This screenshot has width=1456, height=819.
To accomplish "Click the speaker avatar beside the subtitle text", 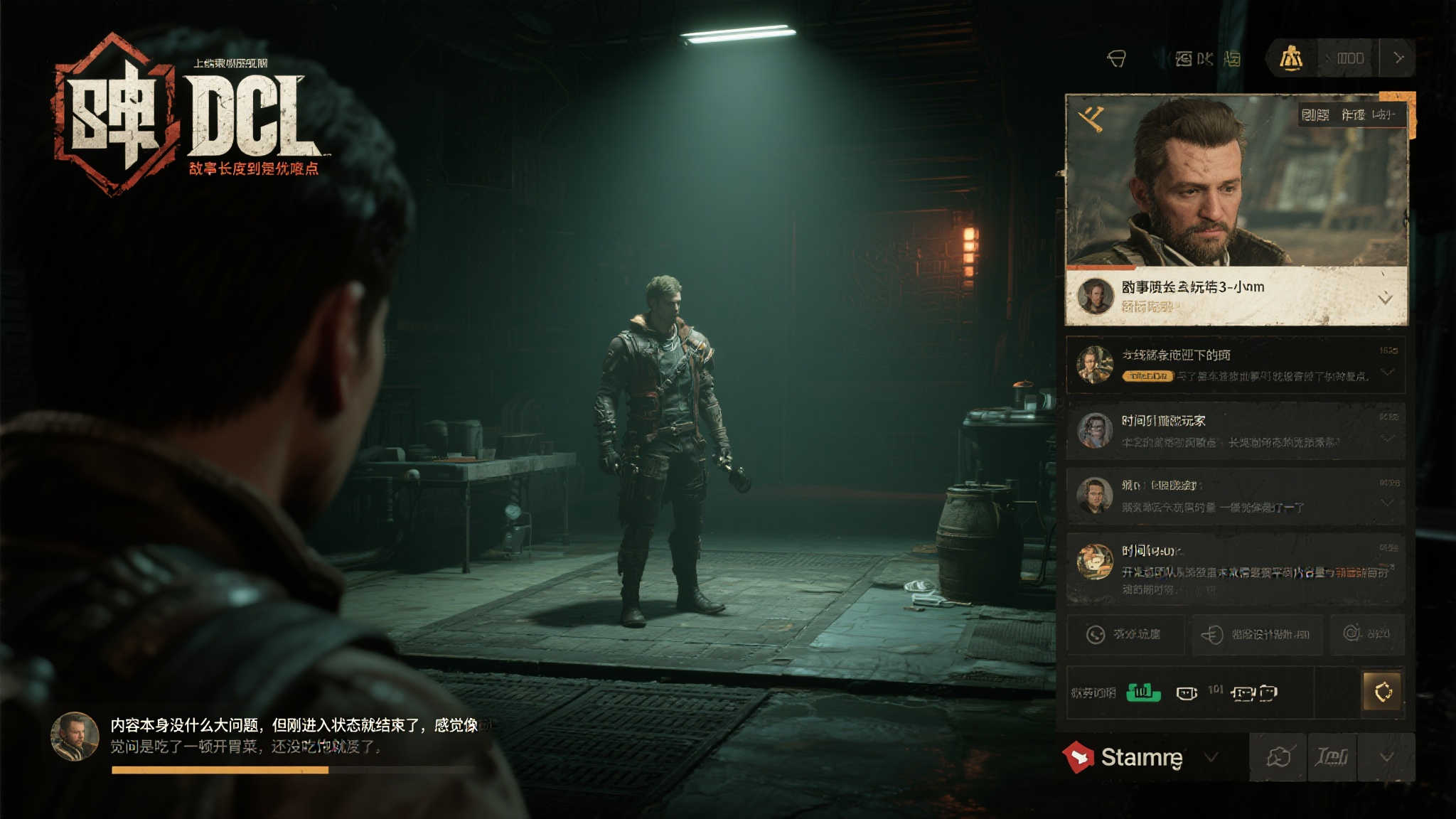I will tap(75, 737).
